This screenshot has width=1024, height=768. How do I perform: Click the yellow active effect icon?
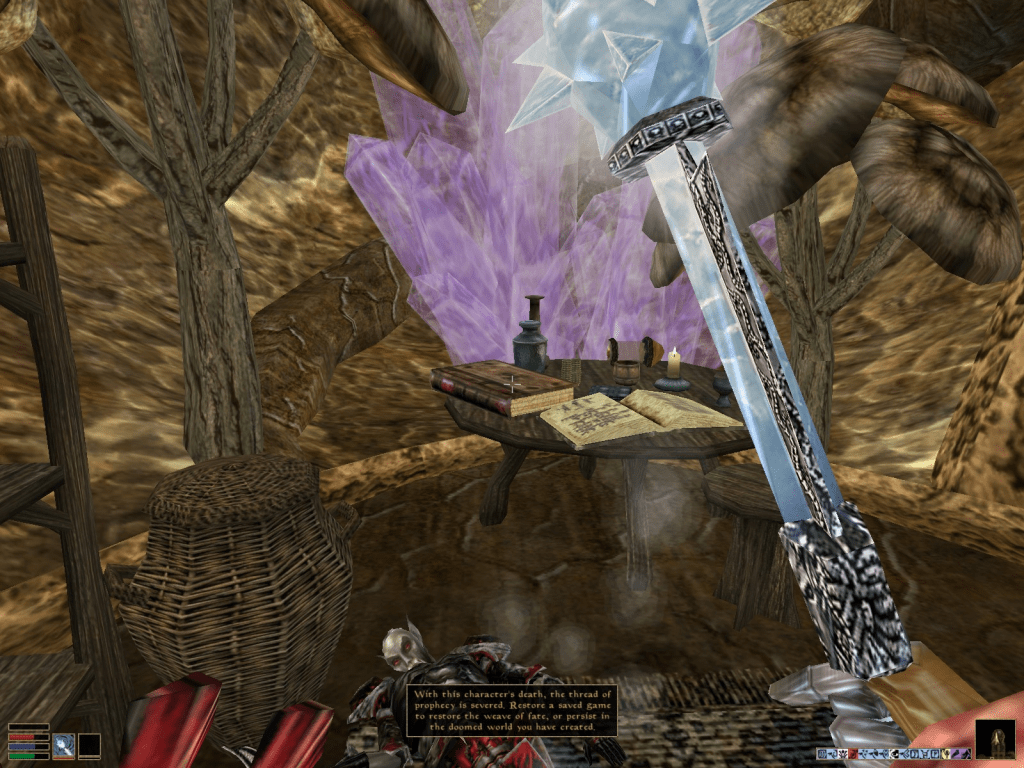(945, 753)
